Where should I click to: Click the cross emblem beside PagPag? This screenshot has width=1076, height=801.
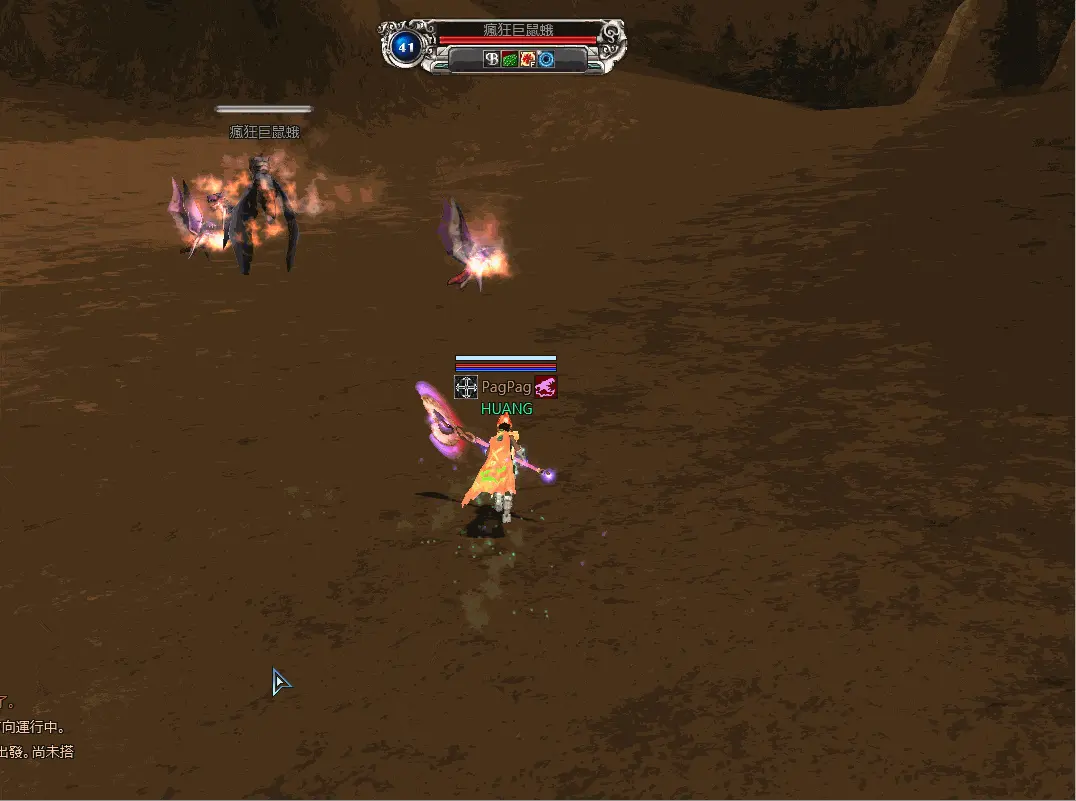point(466,387)
